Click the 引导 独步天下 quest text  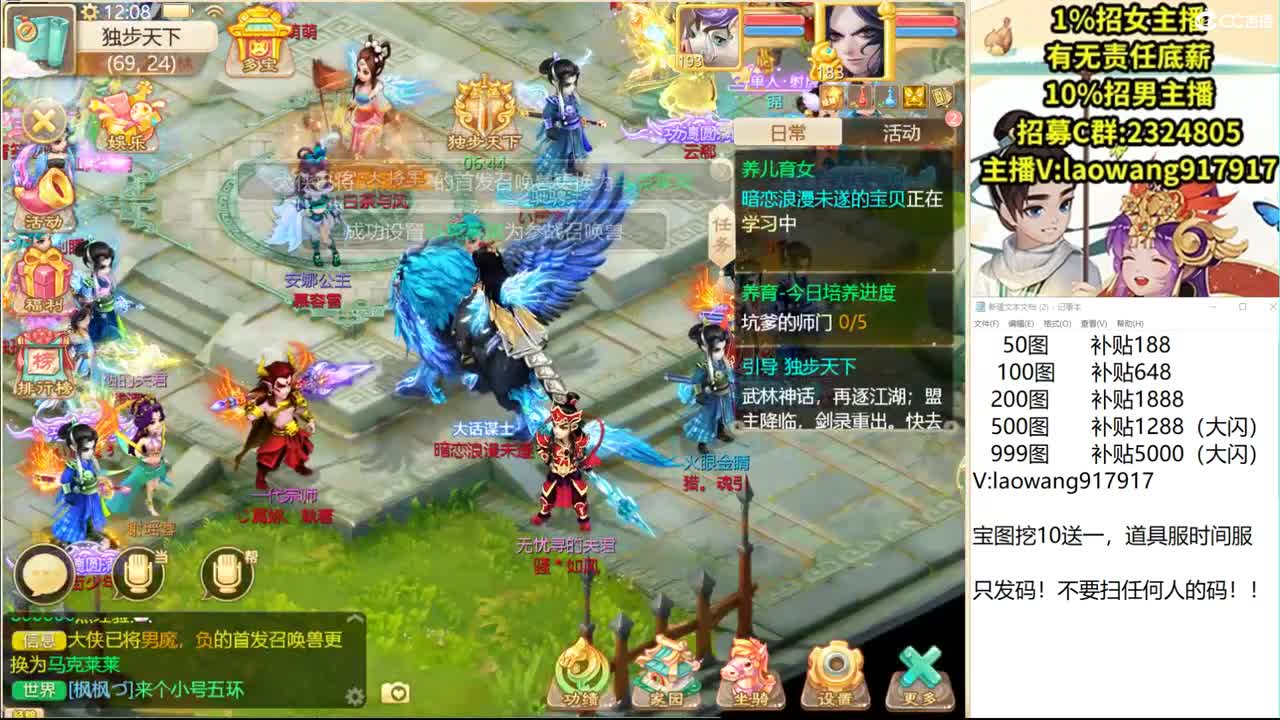800,366
